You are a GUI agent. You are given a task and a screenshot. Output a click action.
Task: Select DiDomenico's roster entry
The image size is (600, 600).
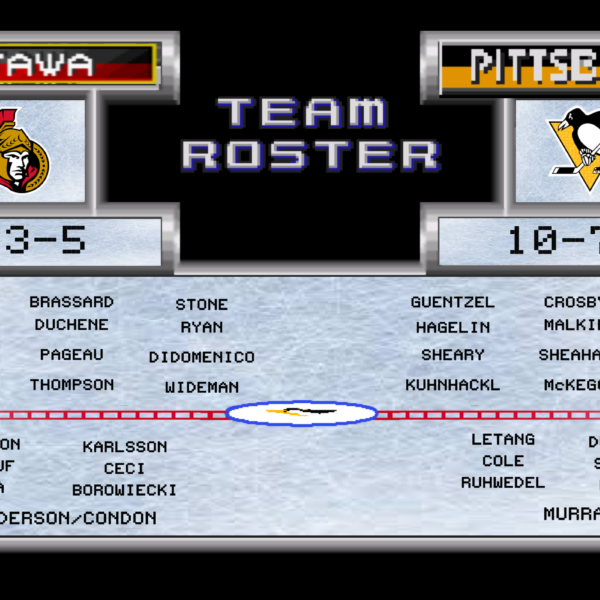202,357
